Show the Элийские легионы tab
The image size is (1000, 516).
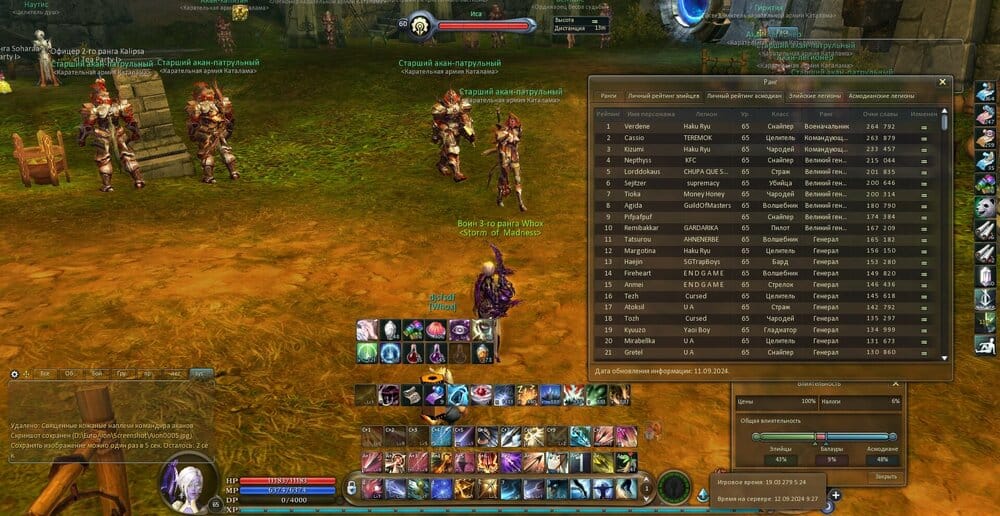click(815, 96)
